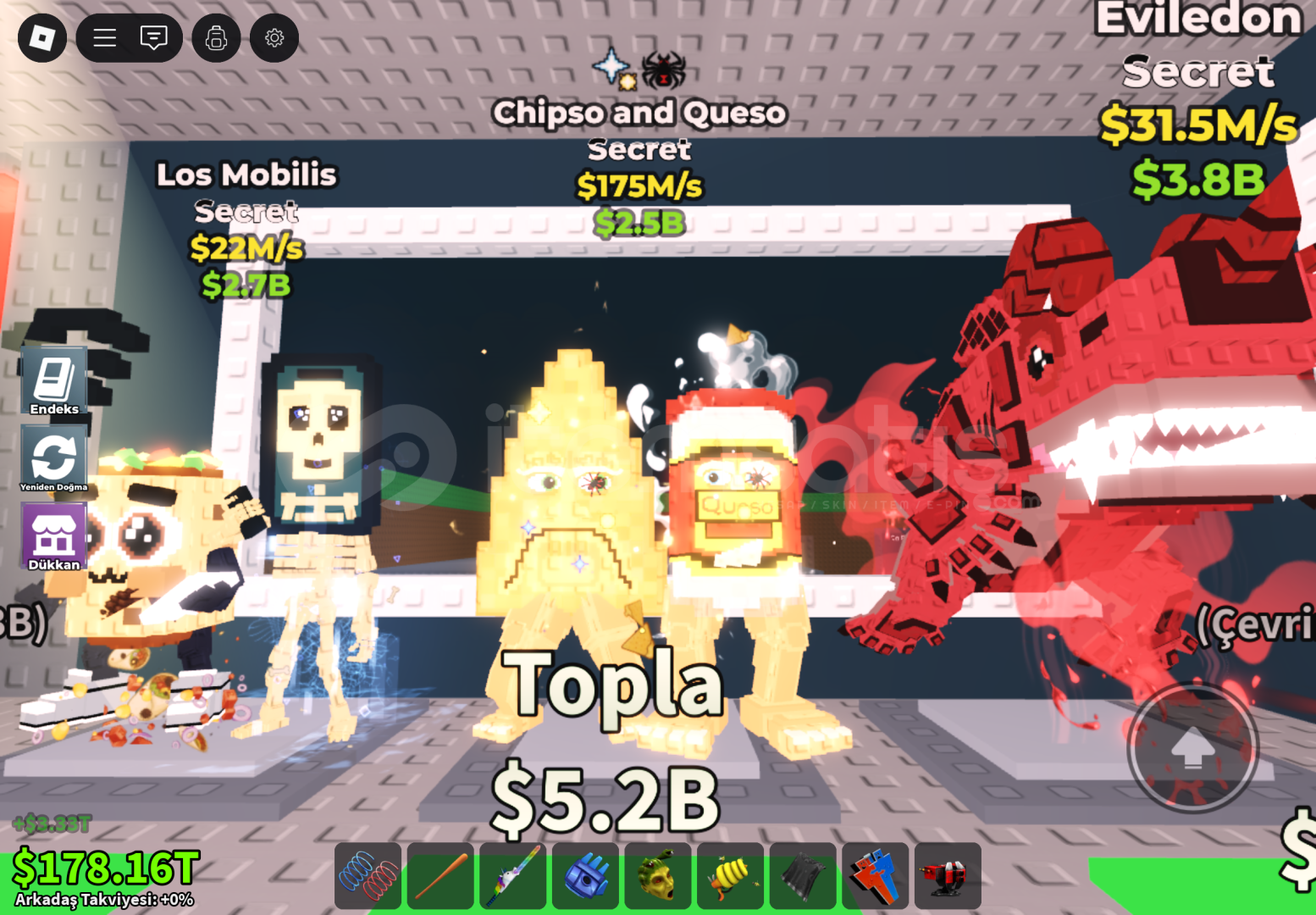Click the Roblox logo menu
Screen dimensions: 1316x915
click(x=41, y=37)
